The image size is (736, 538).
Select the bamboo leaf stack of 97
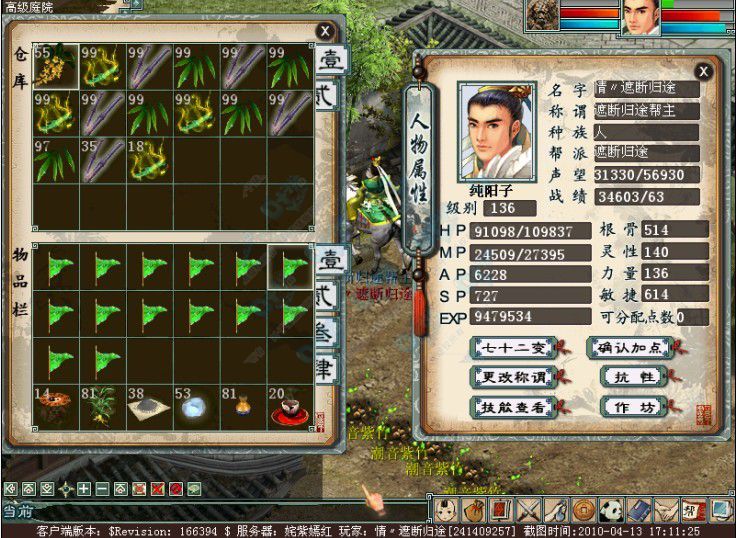click(x=55, y=160)
